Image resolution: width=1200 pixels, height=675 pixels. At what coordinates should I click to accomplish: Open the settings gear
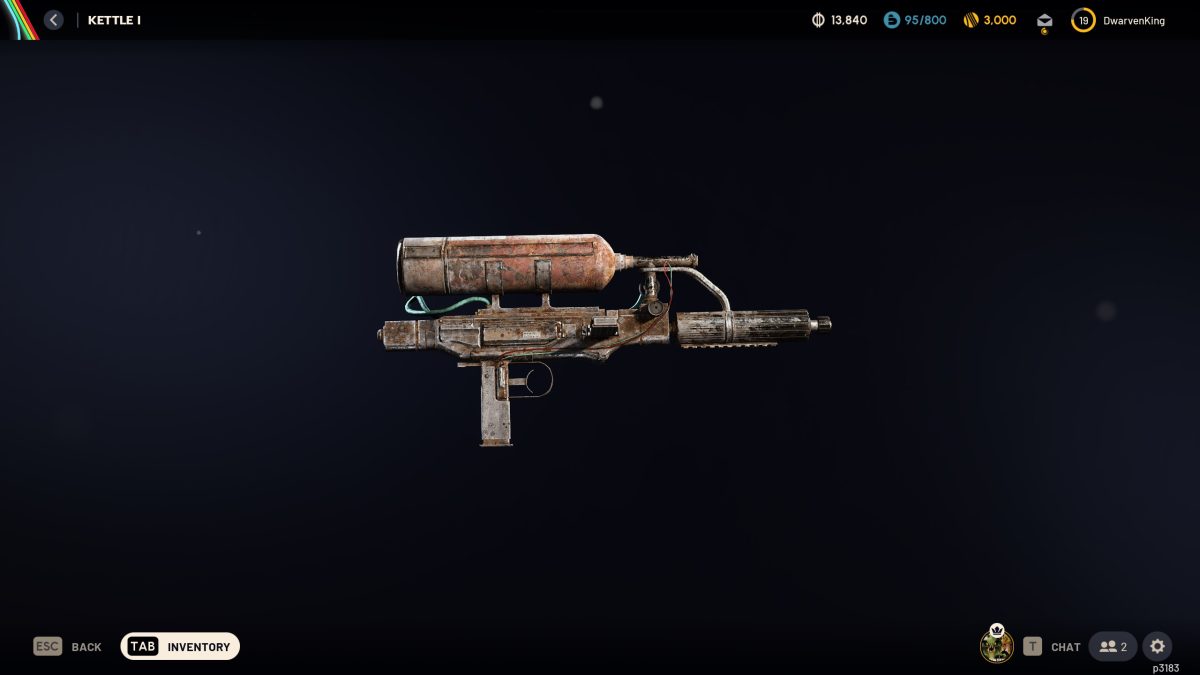pos(1157,647)
